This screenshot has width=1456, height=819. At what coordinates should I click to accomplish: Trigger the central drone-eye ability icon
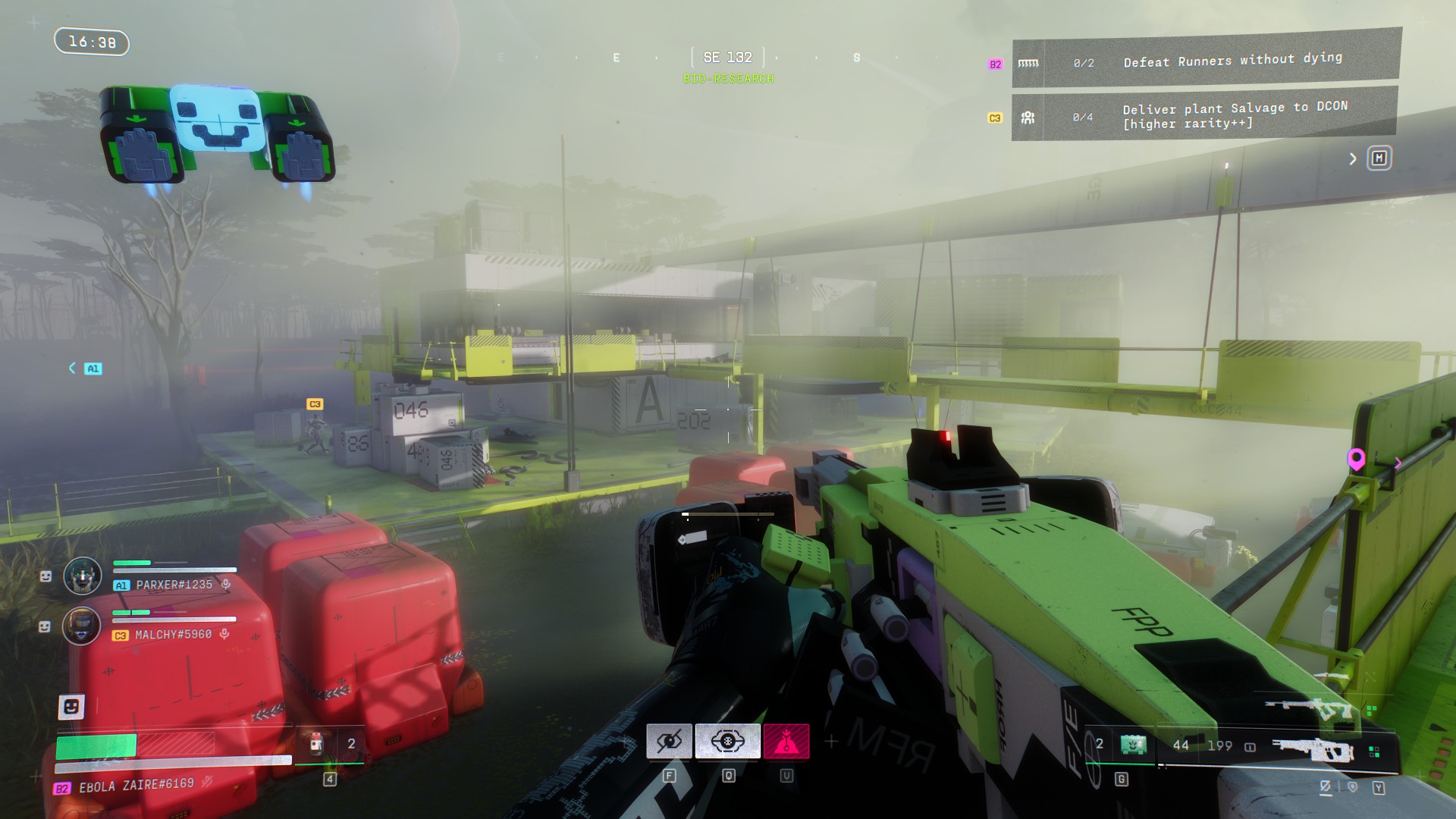(x=727, y=741)
